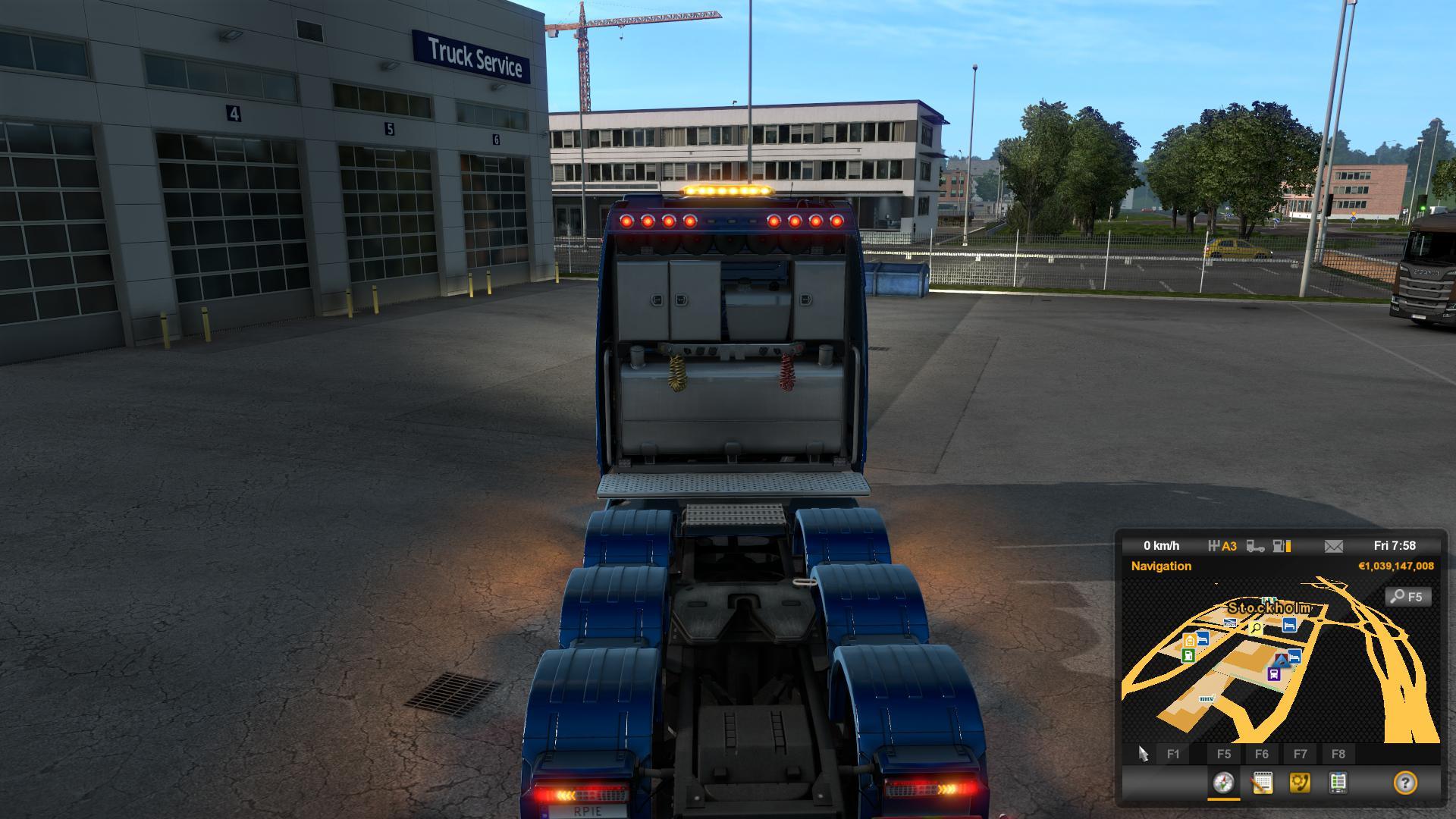Activate the F5 magnifier zoom button
1456x819 pixels.
tap(1407, 597)
